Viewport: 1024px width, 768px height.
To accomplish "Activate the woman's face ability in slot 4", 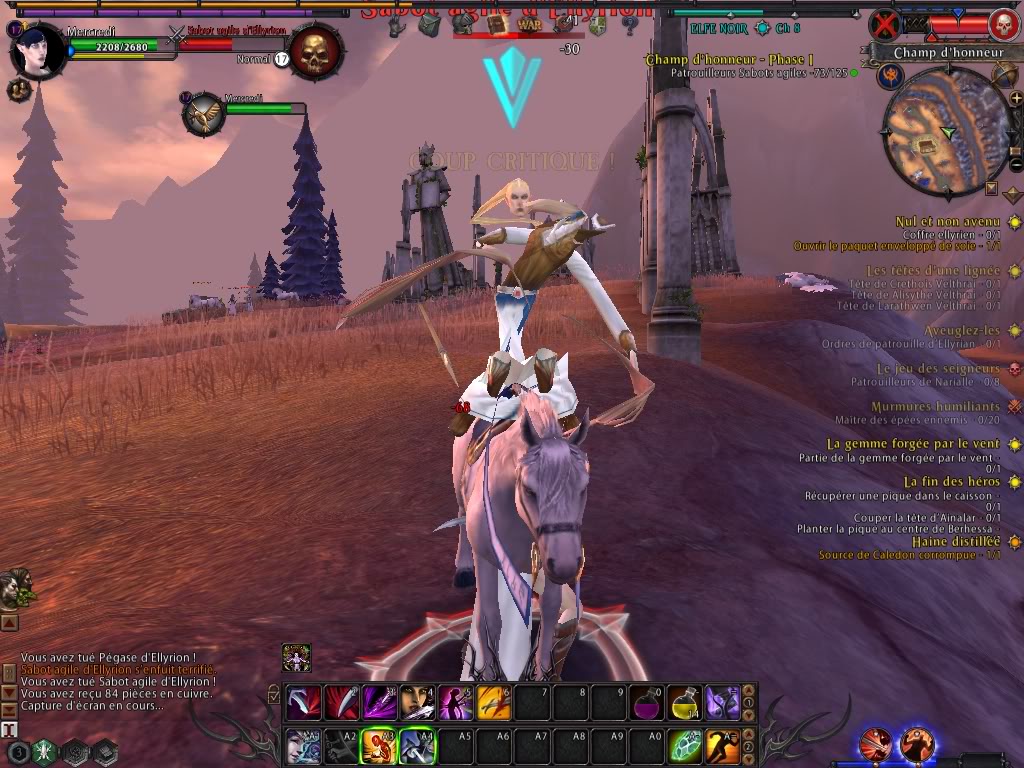I will point(418,703).
